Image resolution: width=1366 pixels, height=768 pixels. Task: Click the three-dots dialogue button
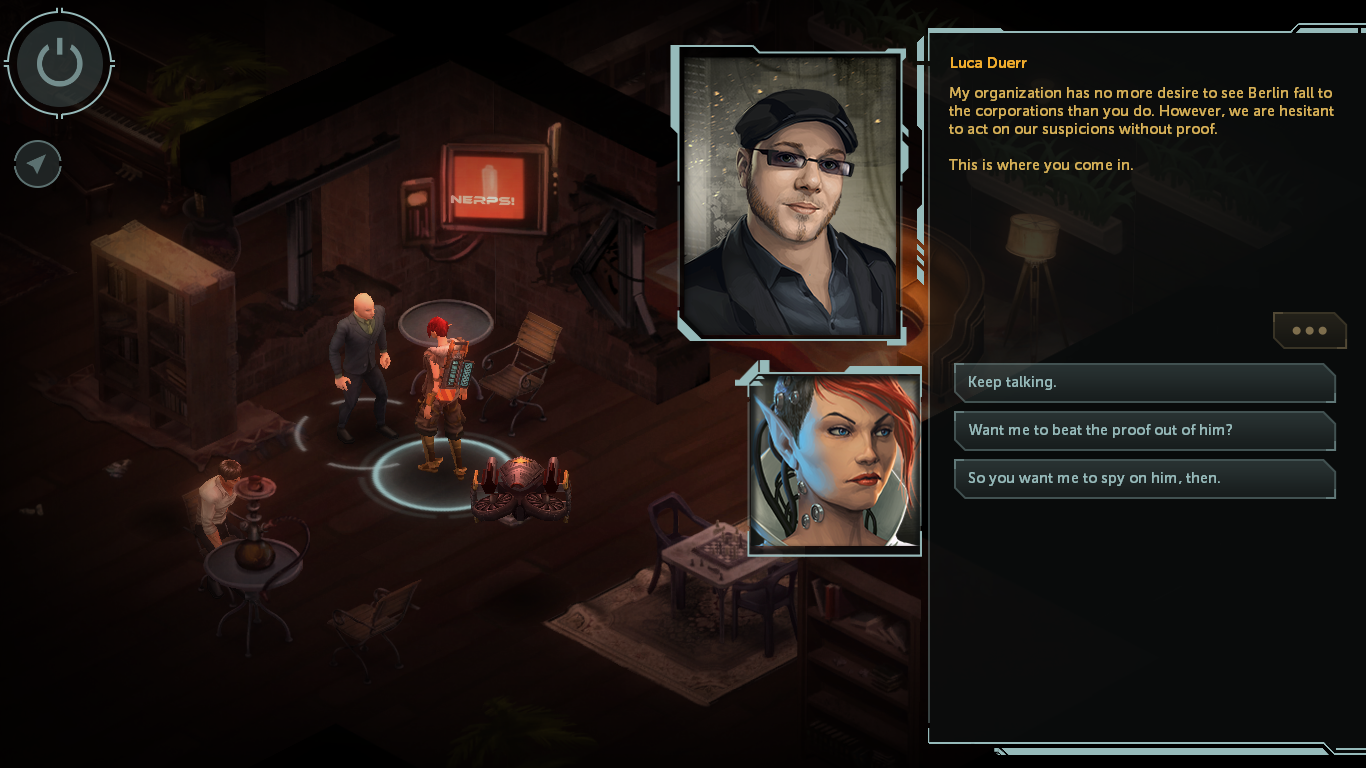click(1309, 331)
